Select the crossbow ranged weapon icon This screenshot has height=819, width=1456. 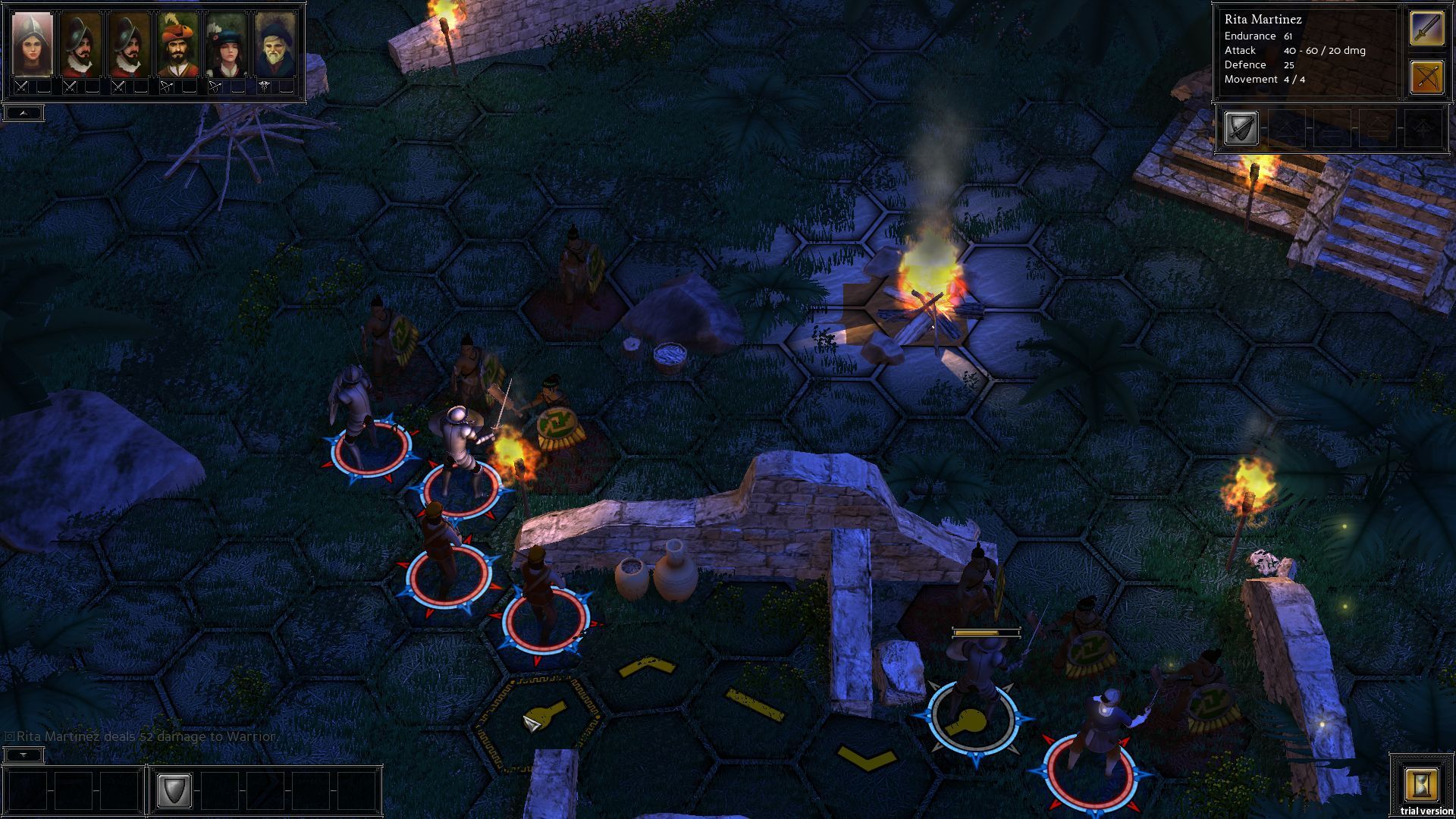1426,76
